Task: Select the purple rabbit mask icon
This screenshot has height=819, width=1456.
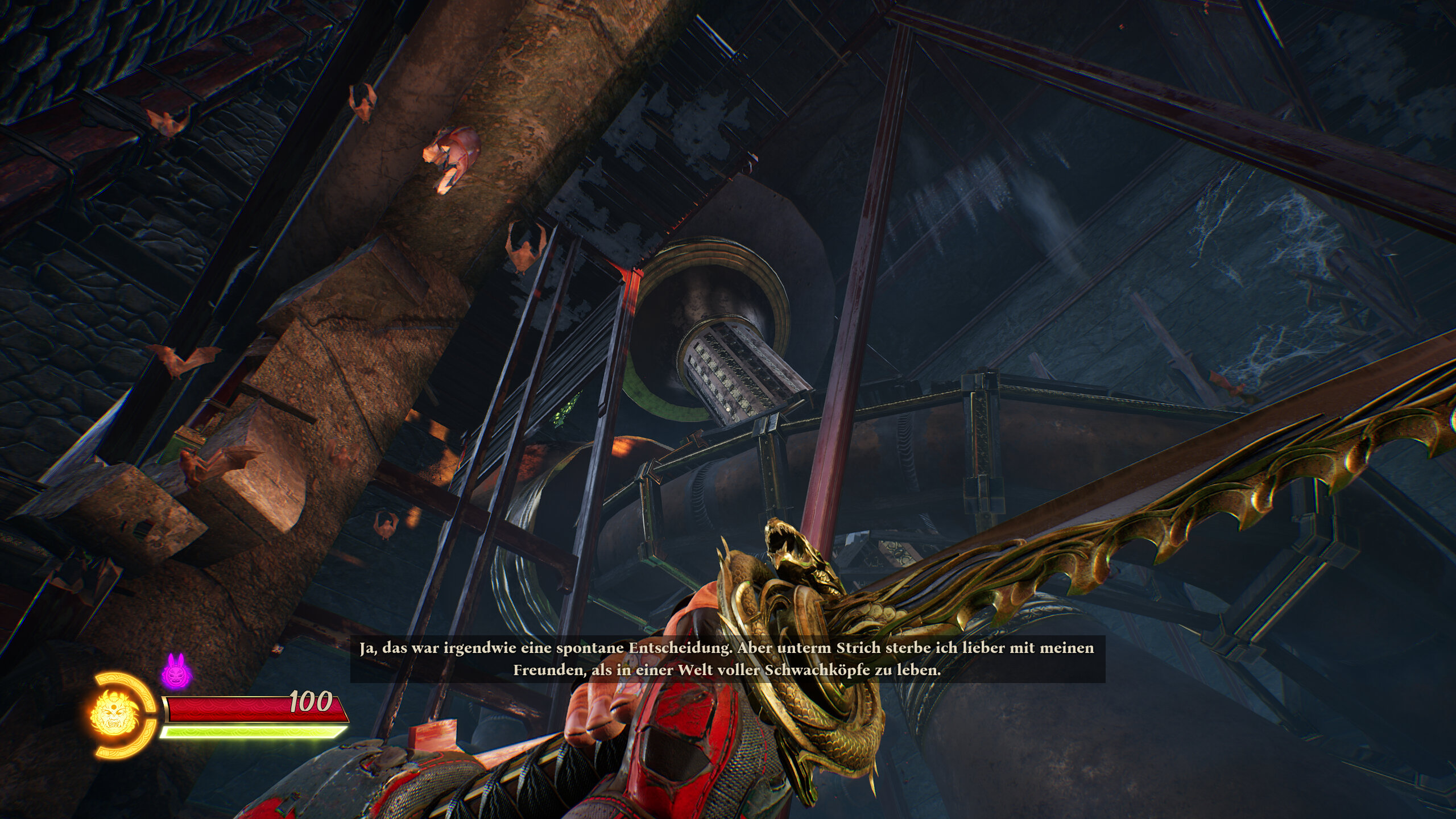Action: pos(176,671)
